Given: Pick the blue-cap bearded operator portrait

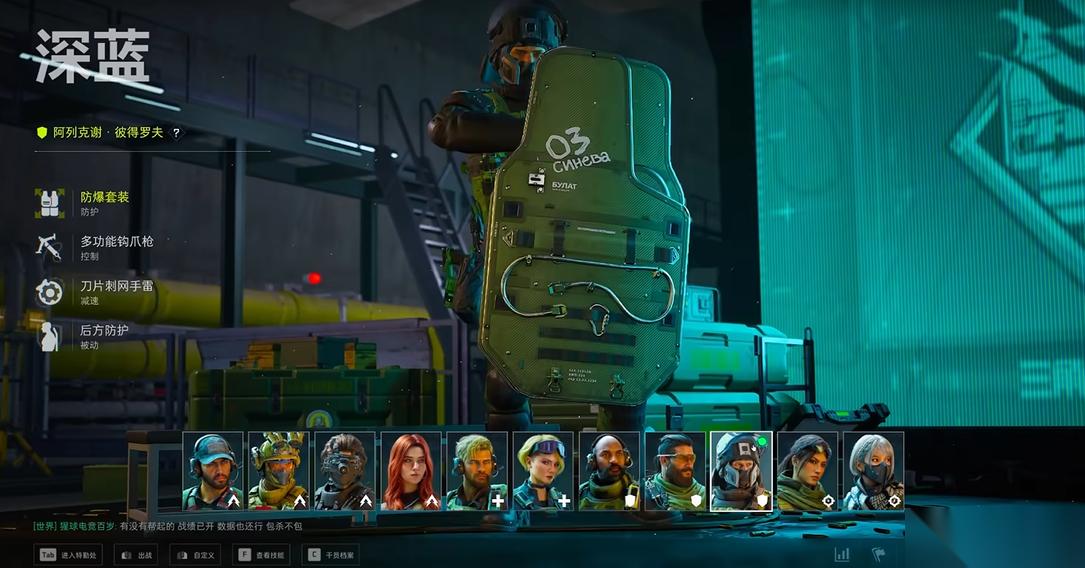Looking at the screenshot, I should [213, 471].
